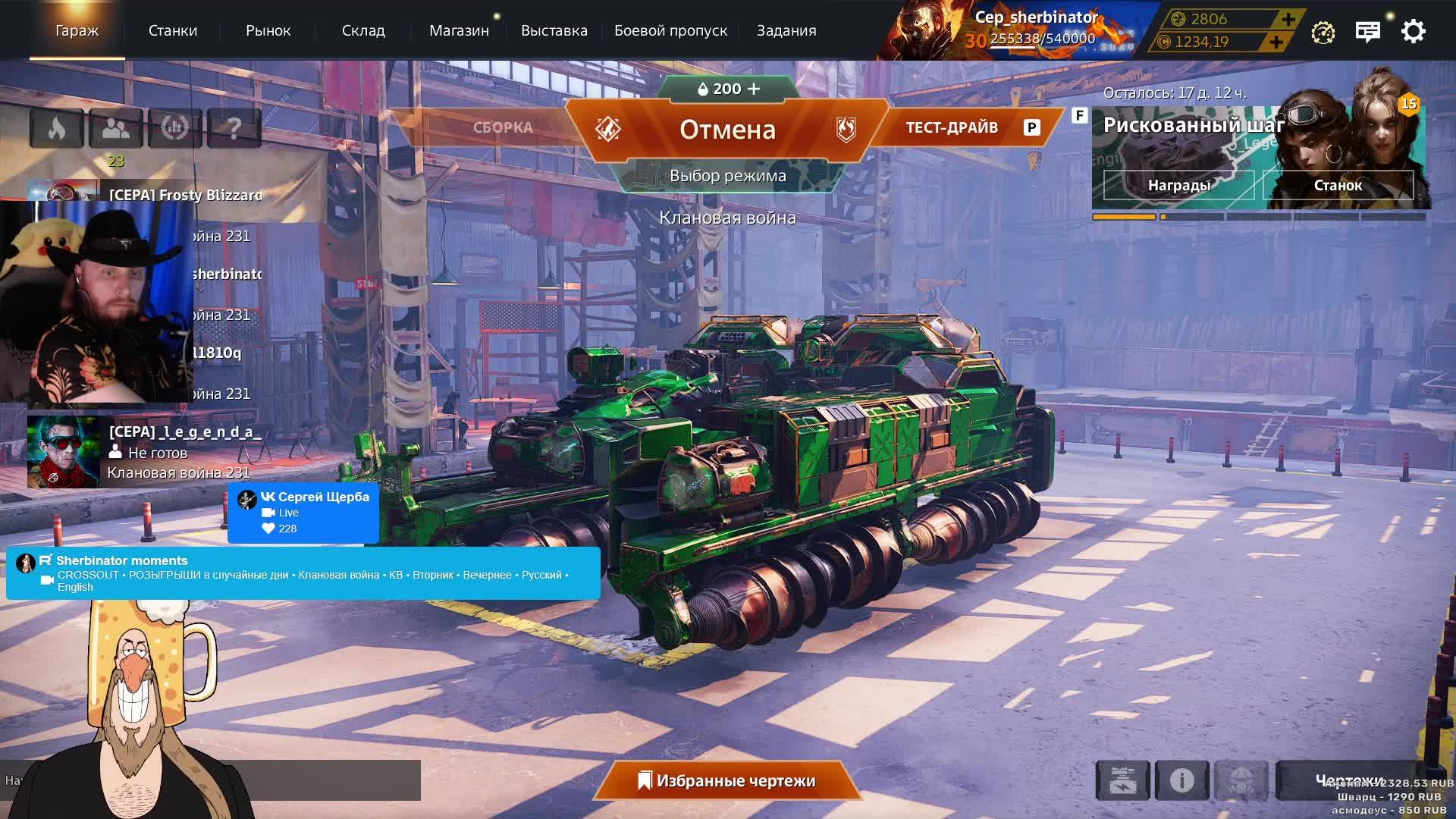
Task: Enter СБОРКА build mode
Action: tap(503, 127)
